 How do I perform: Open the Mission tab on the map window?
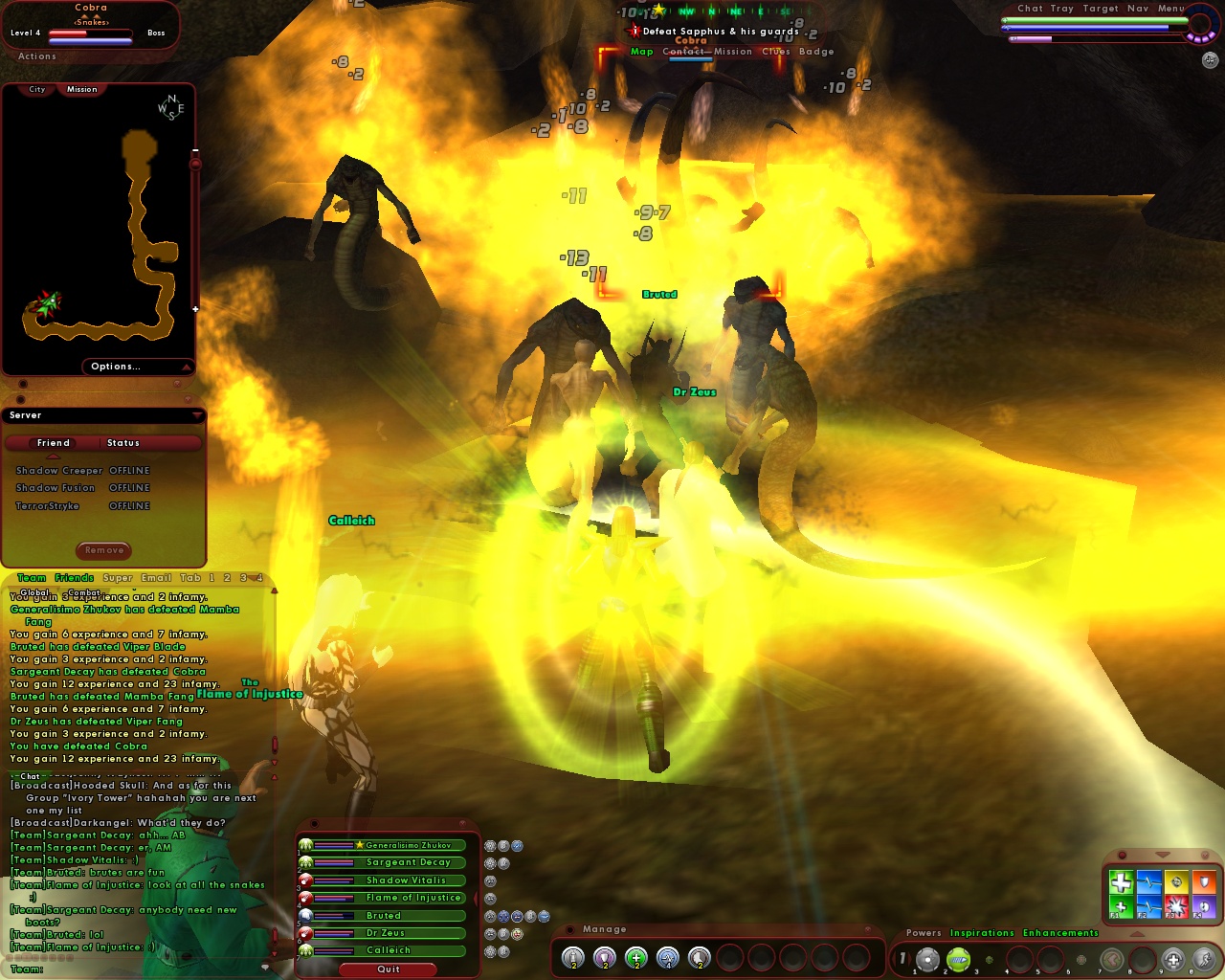pyautogui.click(x=80, y=89)
